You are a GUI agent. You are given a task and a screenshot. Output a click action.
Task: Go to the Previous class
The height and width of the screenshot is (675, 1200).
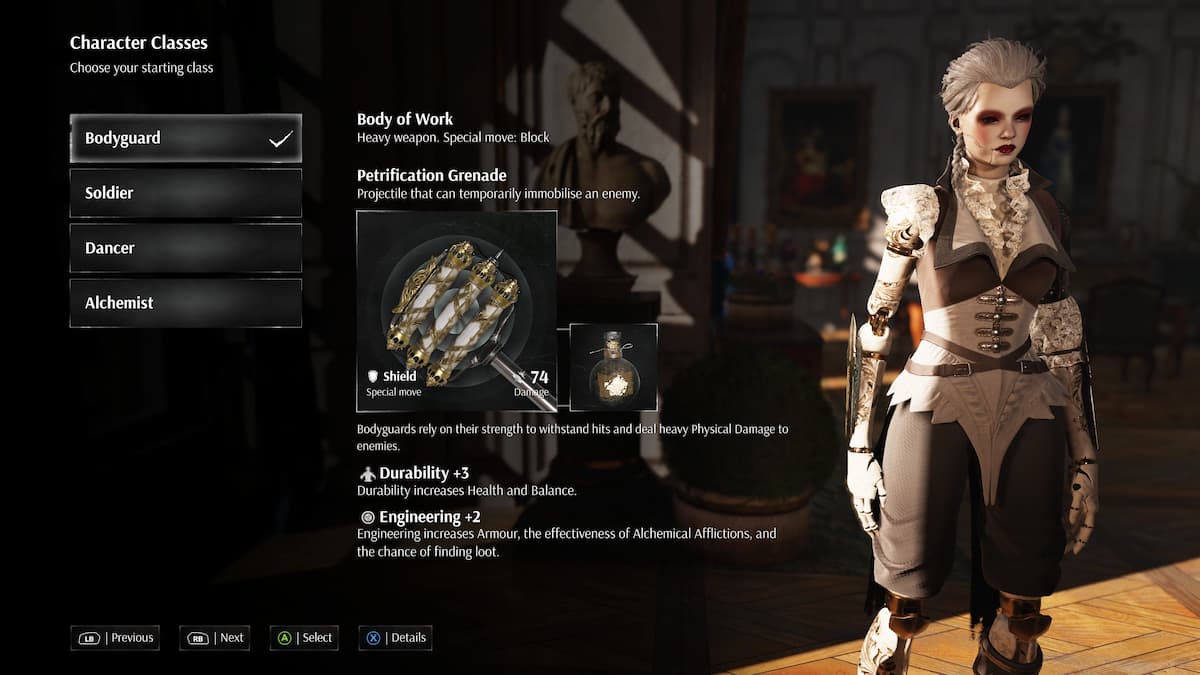(115, 638)
